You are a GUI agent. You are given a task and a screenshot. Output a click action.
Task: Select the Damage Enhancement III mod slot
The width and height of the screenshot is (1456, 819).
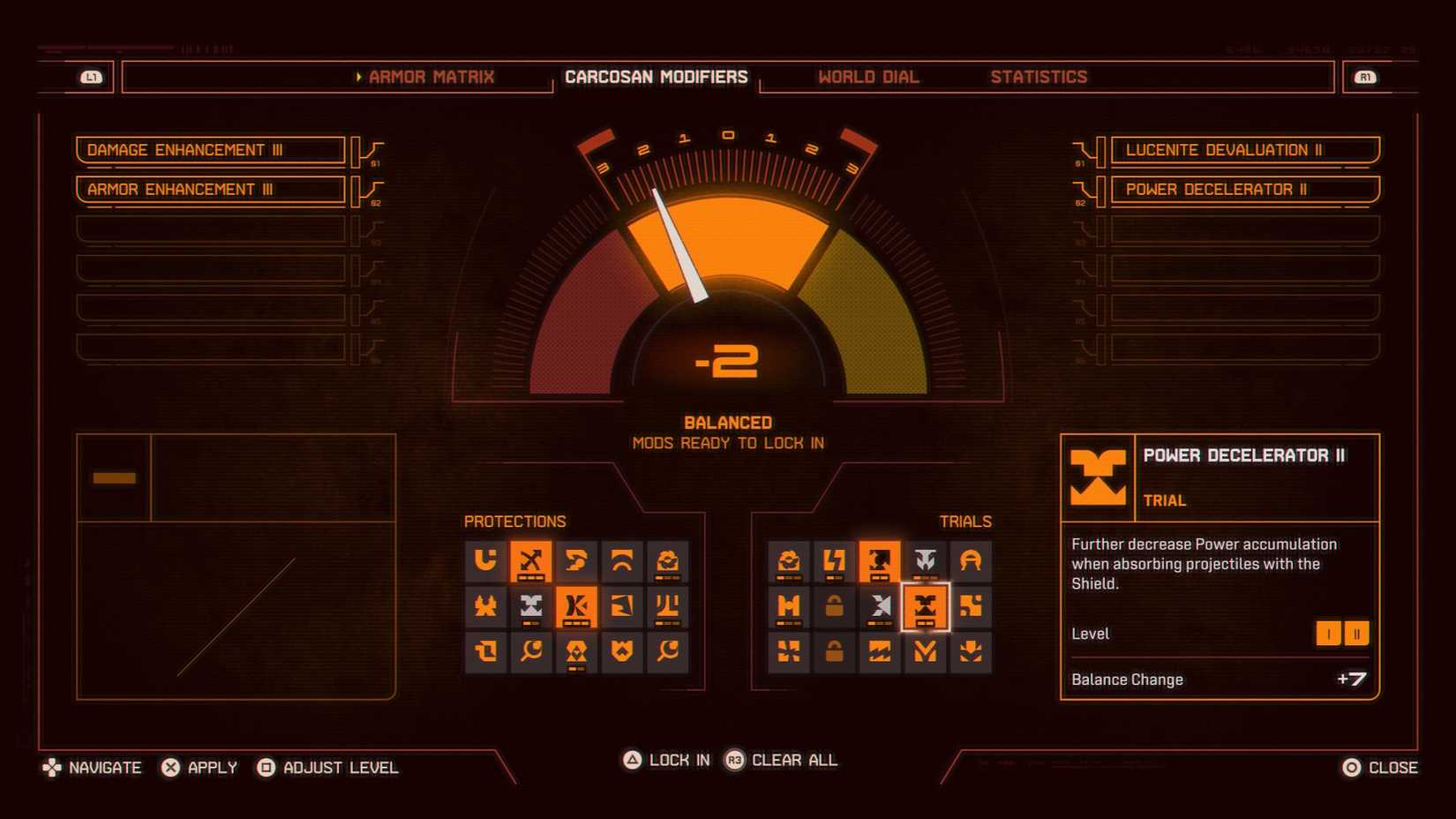pos(211,149)
